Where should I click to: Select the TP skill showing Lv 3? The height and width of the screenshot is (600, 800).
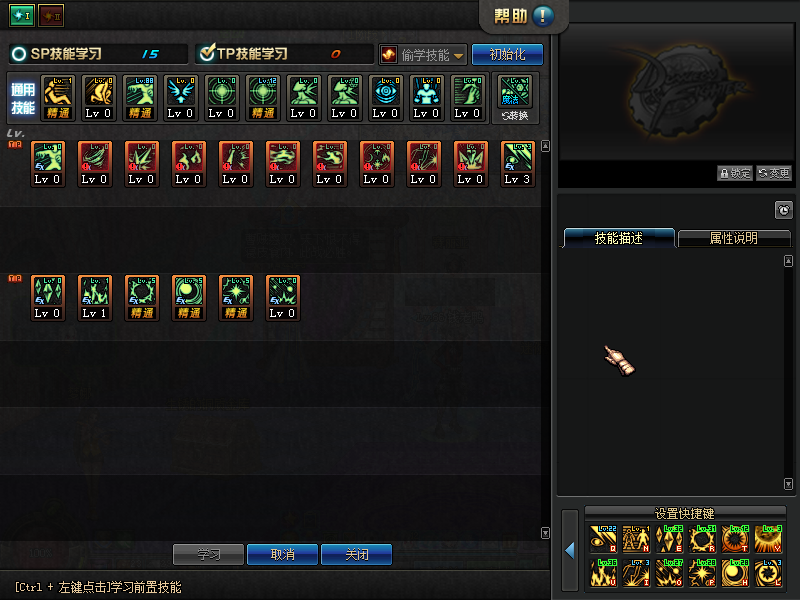518,163
